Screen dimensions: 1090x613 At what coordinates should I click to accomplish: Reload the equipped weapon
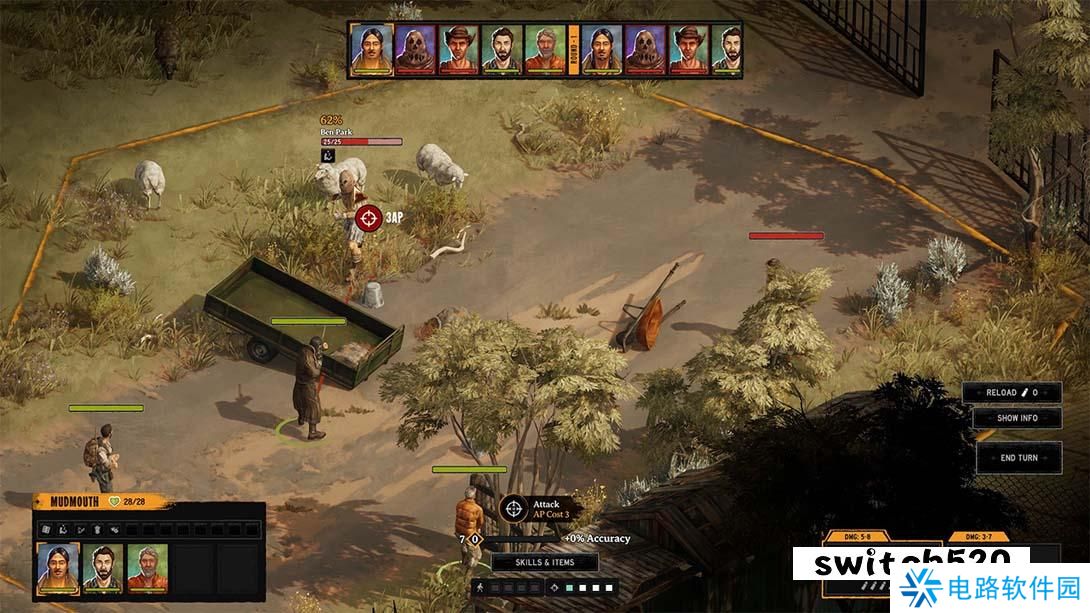tap(1011, 393)
